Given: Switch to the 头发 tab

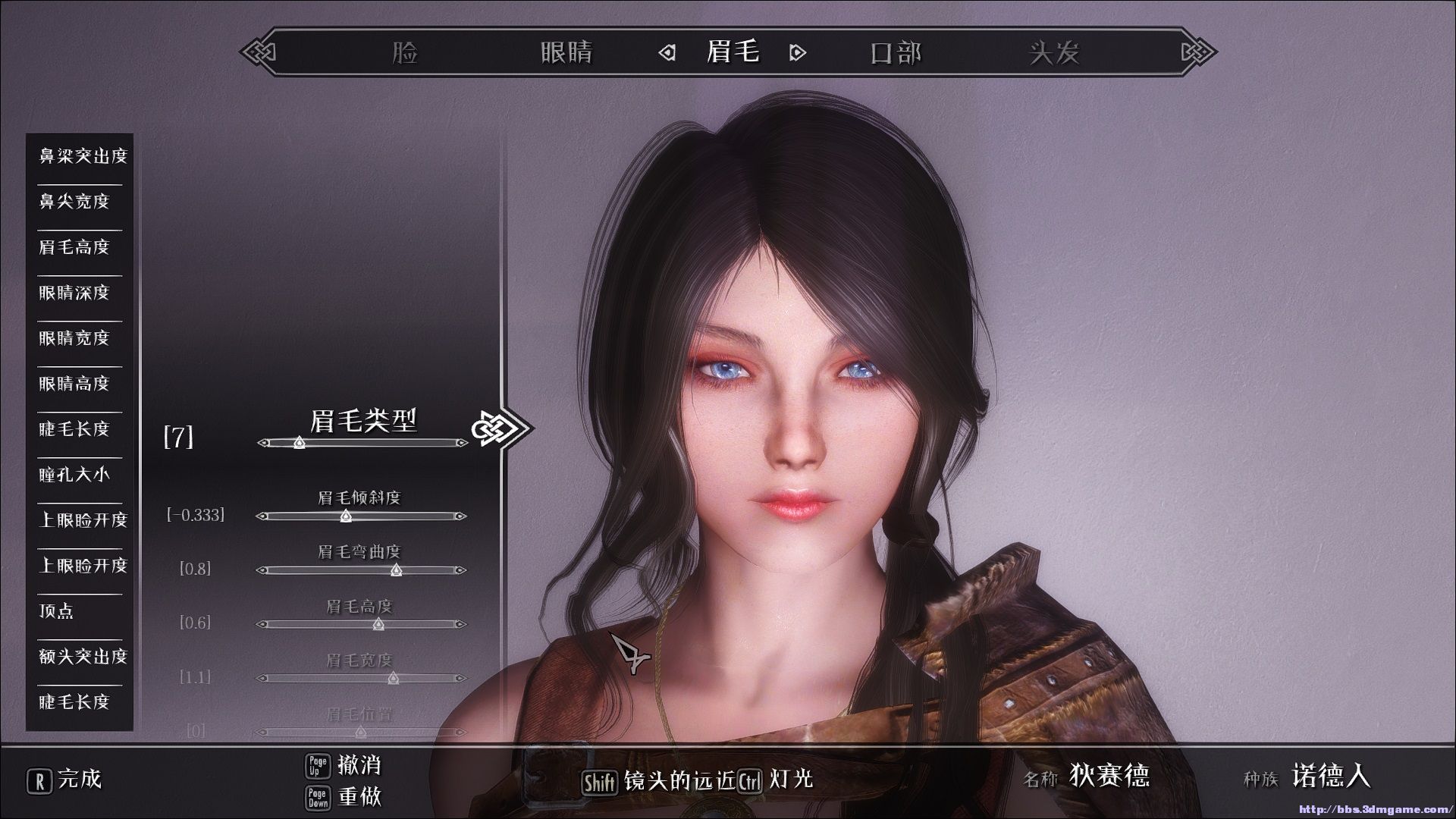Looking at the screenshot, I should [1054, 52].
